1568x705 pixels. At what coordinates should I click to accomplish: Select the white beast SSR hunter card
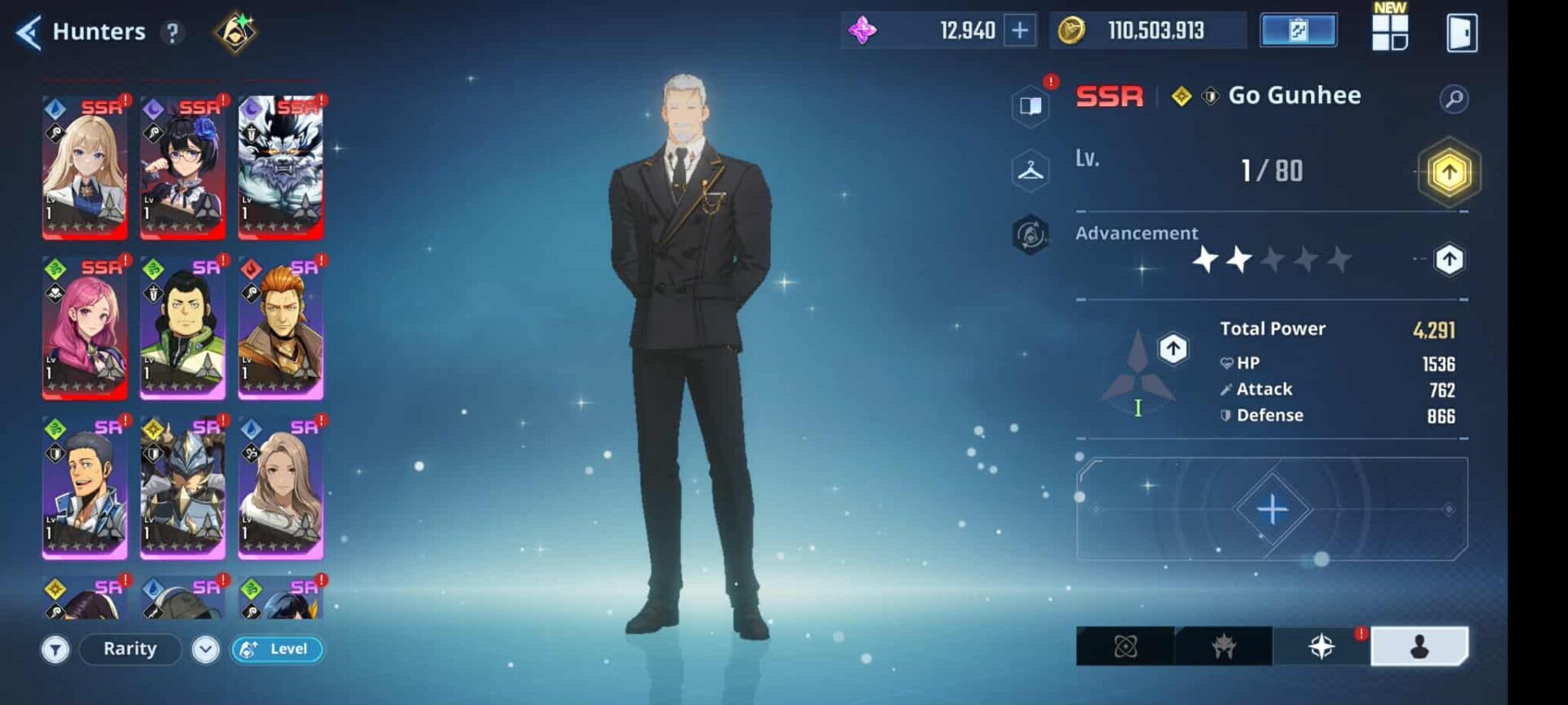tap(280, 167)
